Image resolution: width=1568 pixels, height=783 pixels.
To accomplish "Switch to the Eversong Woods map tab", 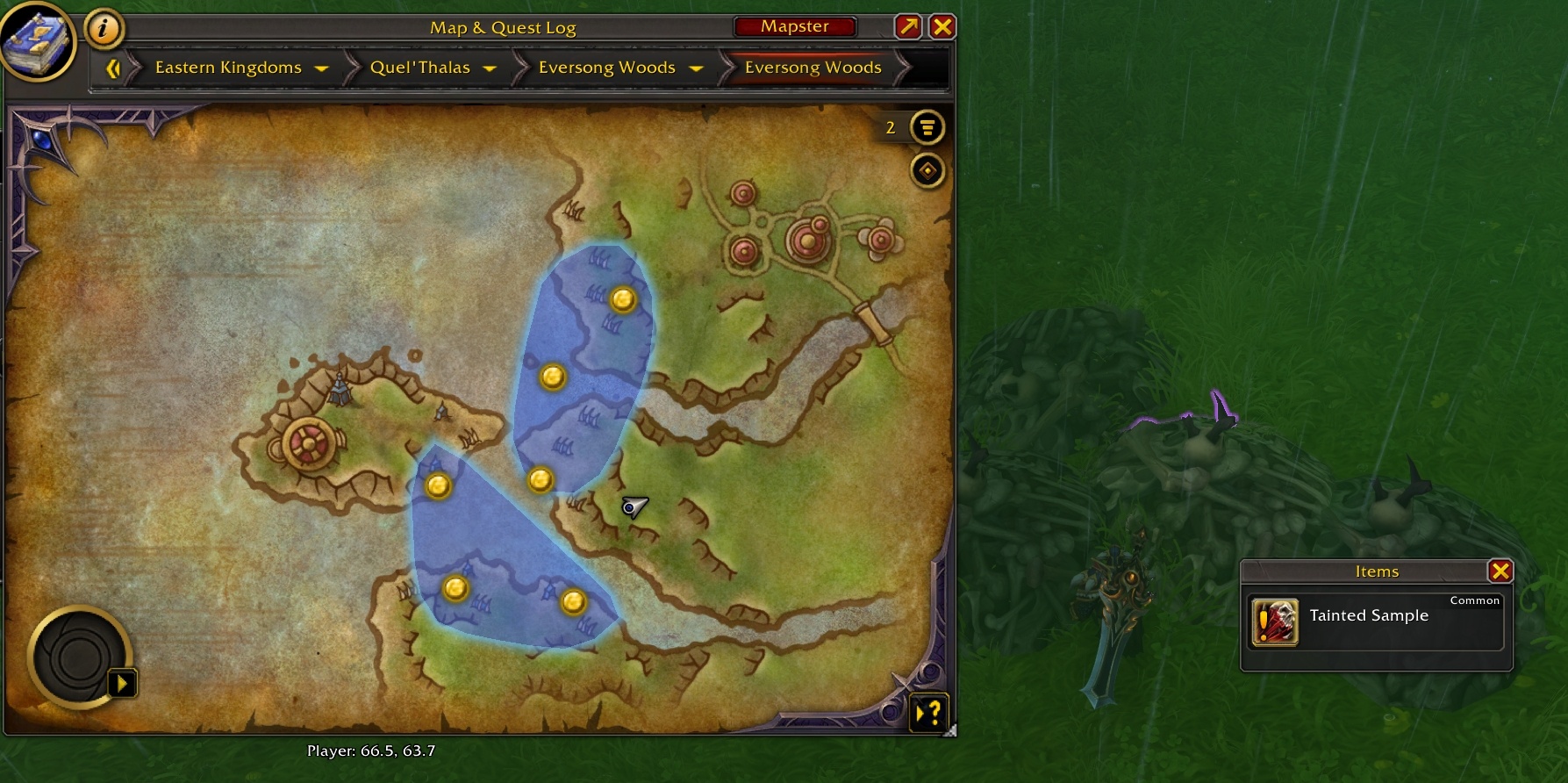I will [812, 68].
